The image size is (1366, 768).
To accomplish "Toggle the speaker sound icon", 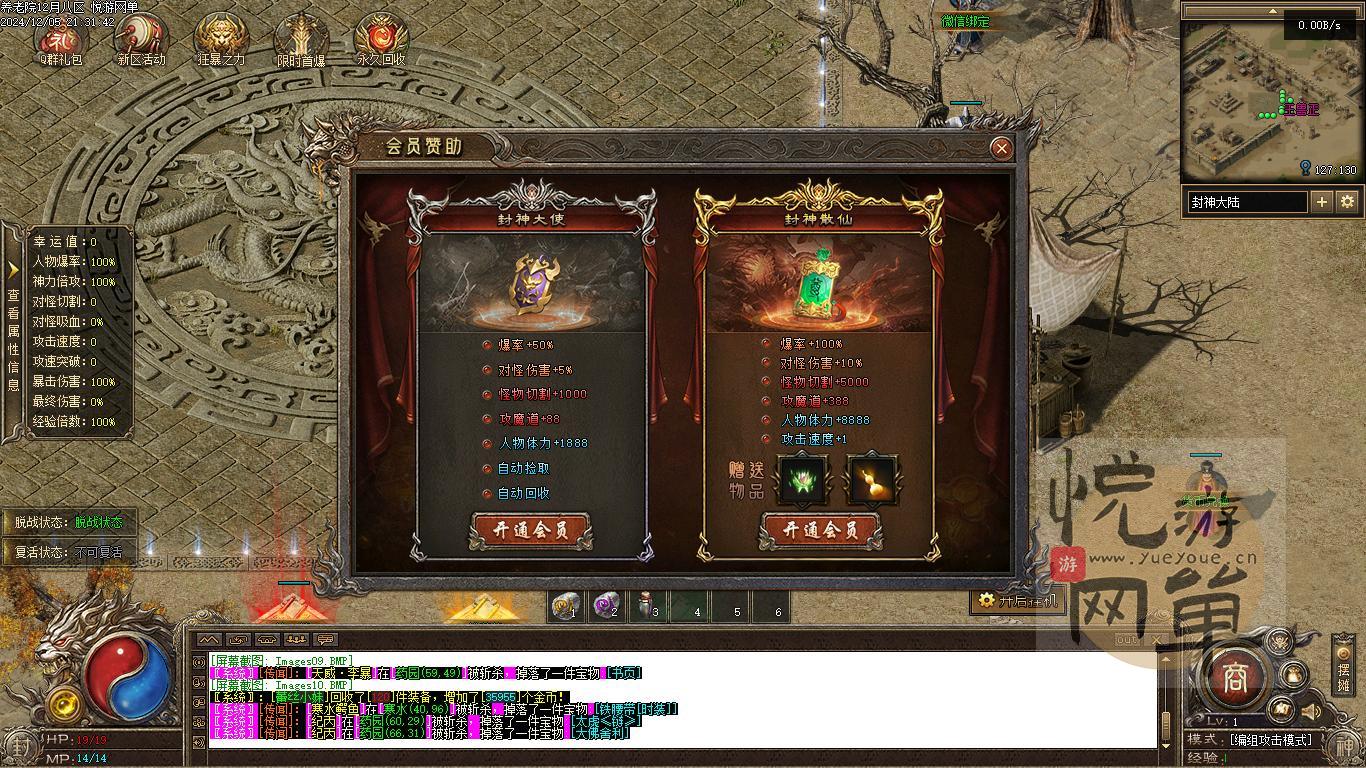I will coord(1311,712).
